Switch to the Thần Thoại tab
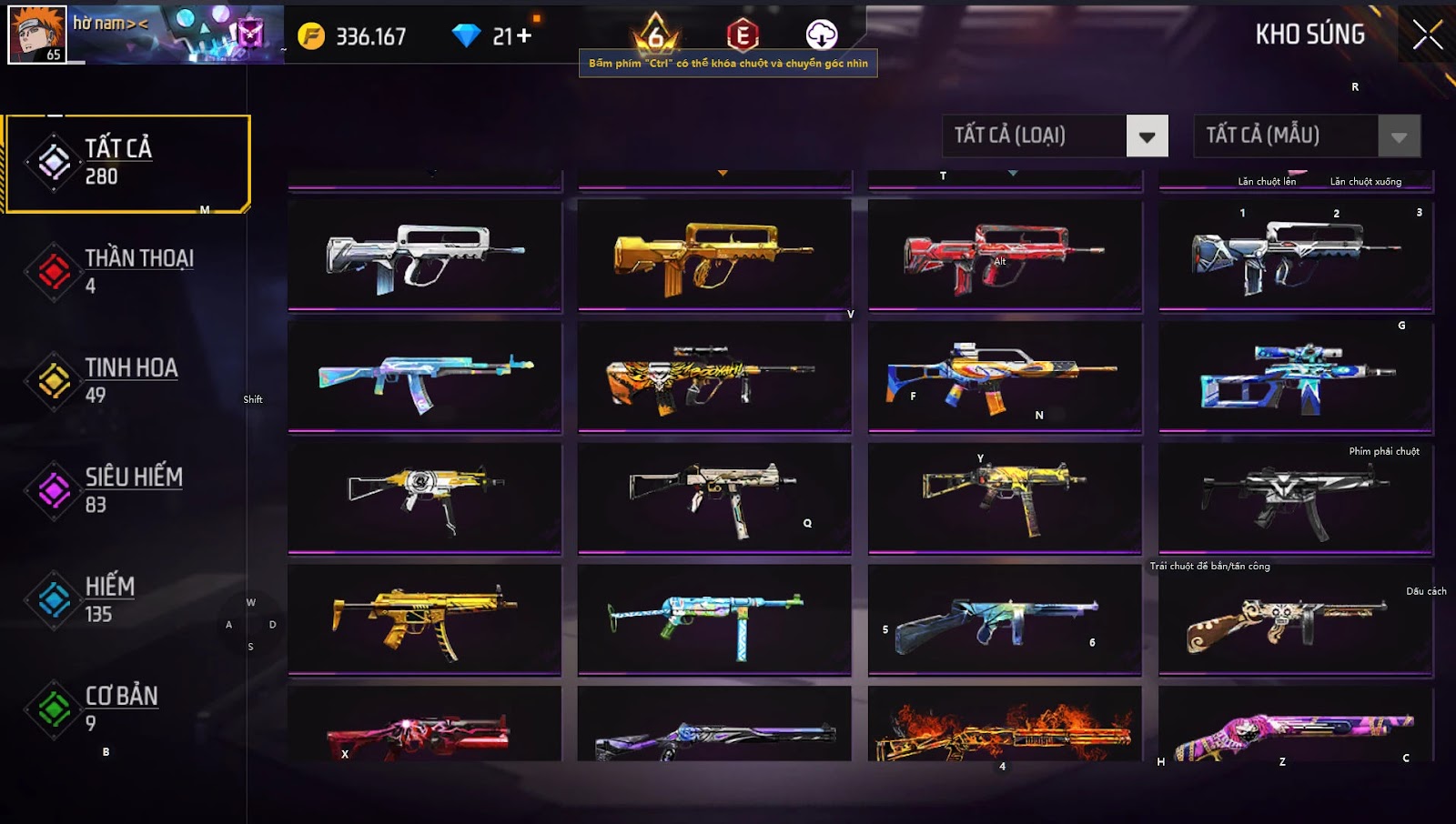The image size is (1456, 824). [127, 271]
